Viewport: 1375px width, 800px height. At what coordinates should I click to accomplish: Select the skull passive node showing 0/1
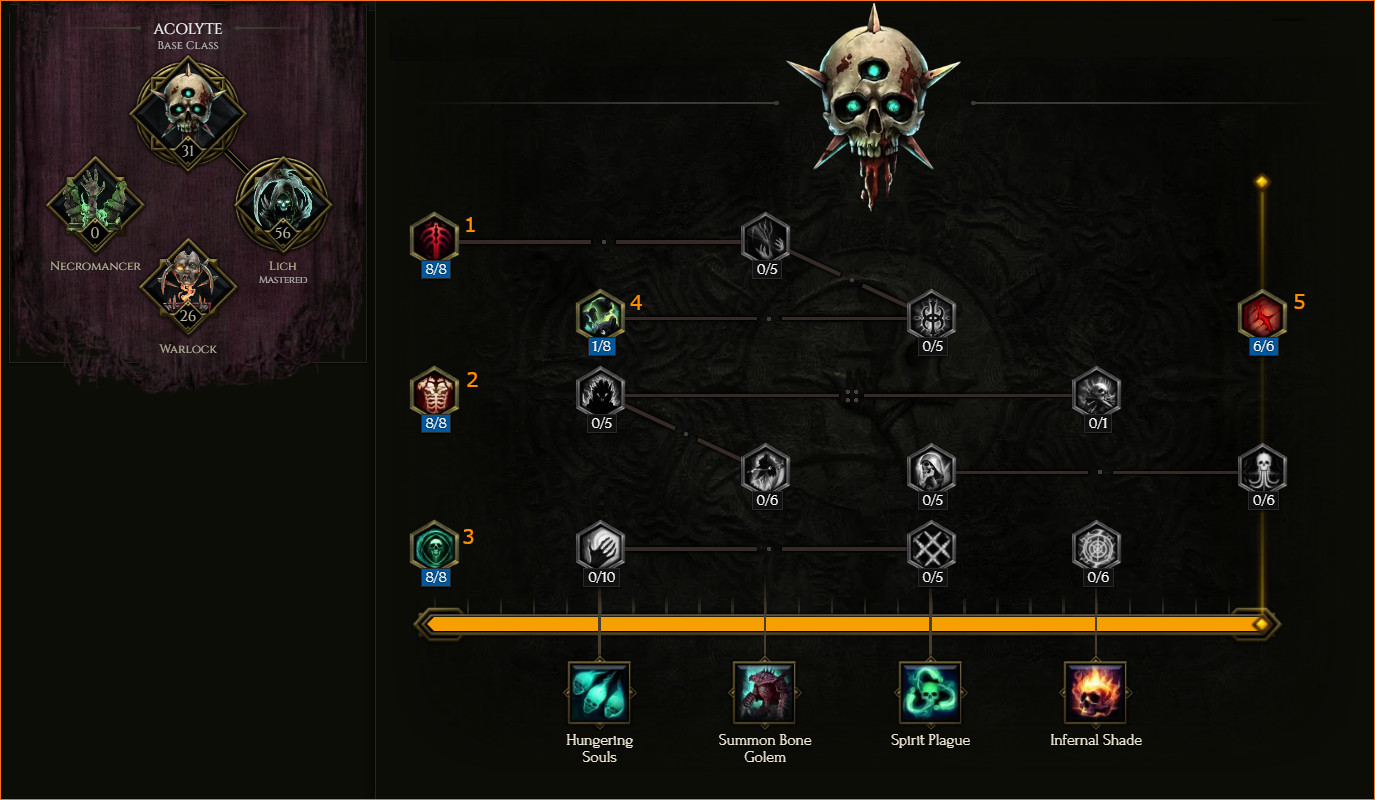1097,392
